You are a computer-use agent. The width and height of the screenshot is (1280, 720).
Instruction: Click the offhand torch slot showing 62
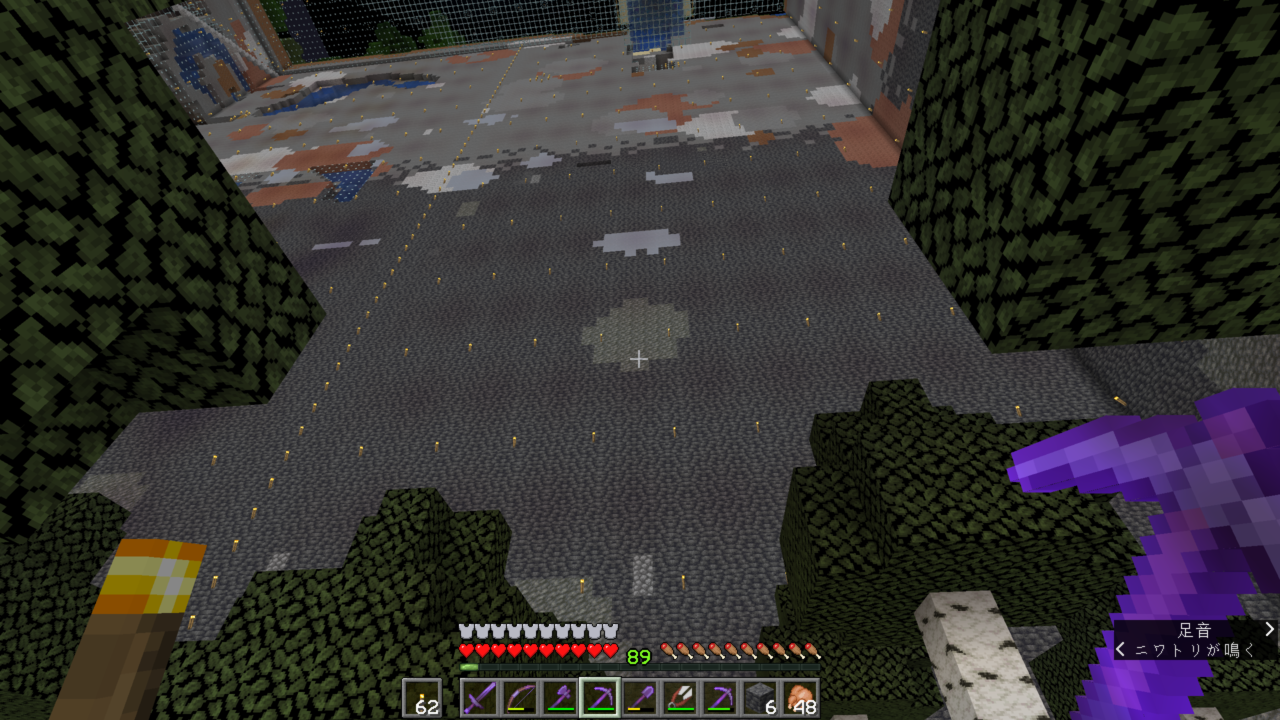422,697
